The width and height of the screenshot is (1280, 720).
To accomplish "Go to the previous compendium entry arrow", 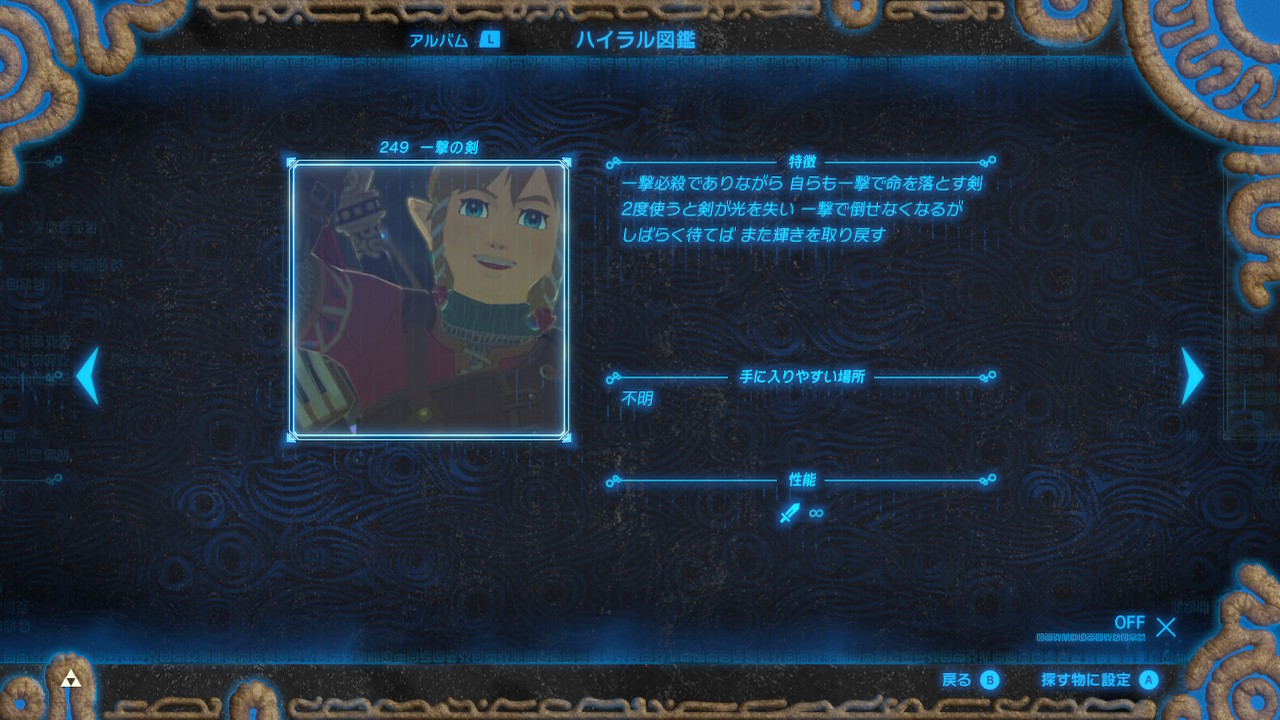I will (x=88, y=376).
